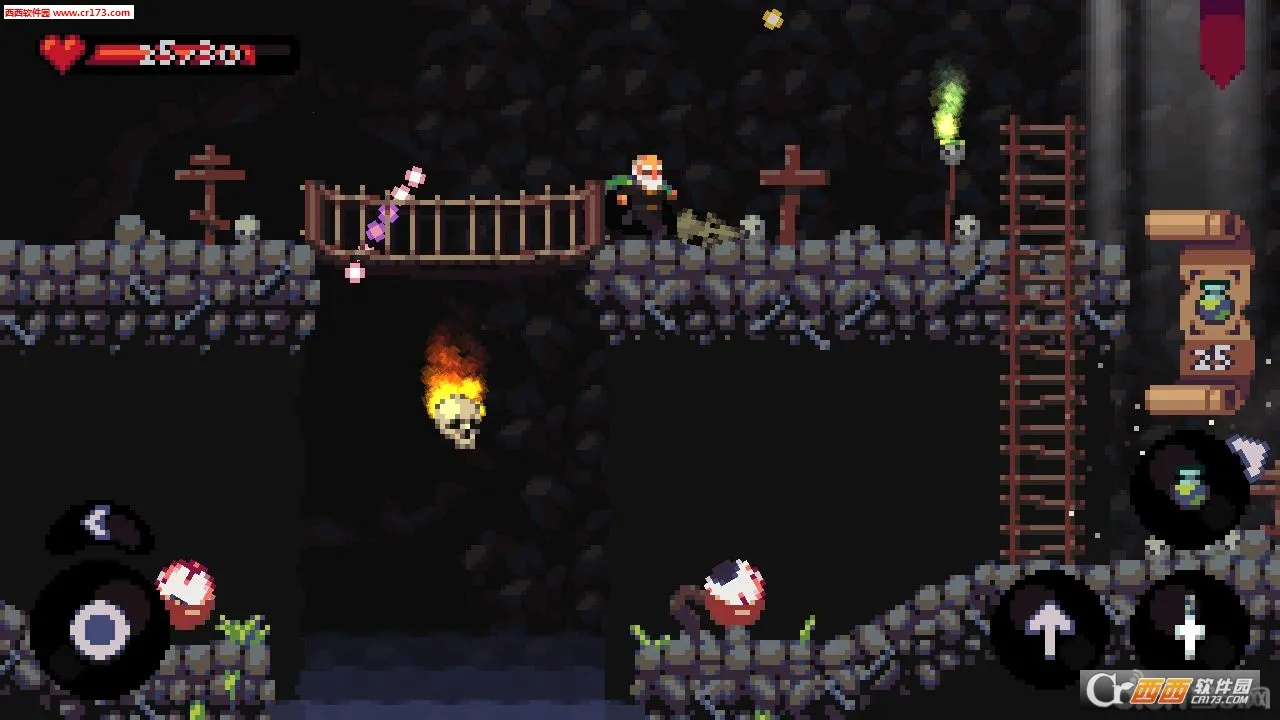Tap the left arrow button above joystick

[97, 522]
